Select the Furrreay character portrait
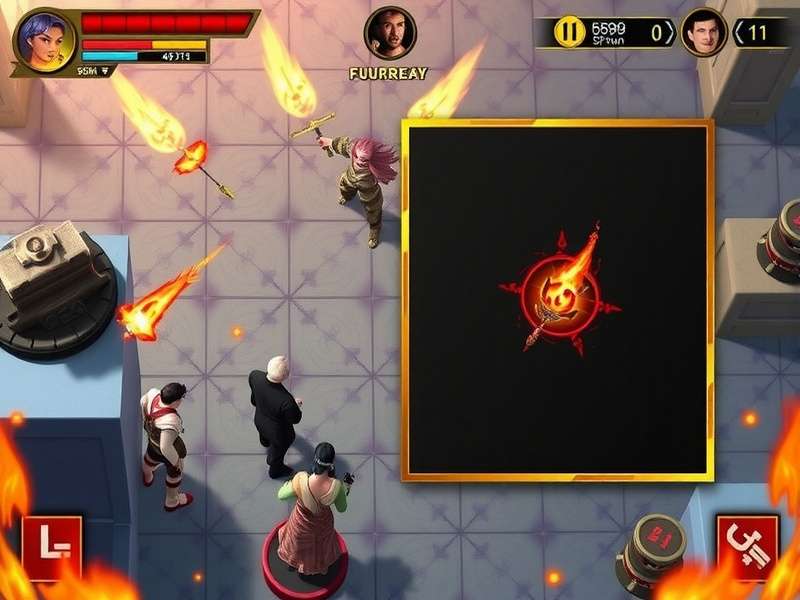The height and width of the screenshot is (600, 800). point(389,33)
